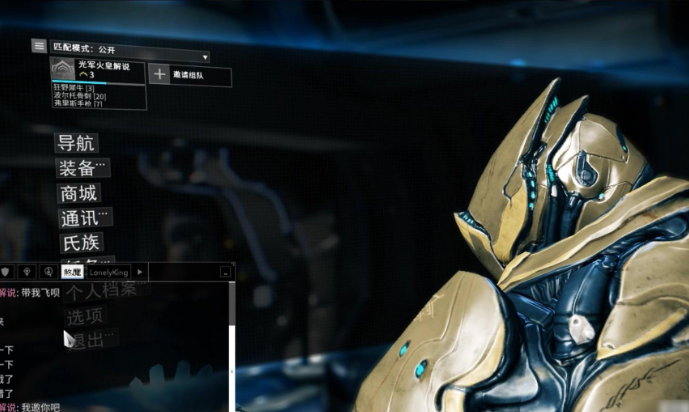Viewport: 689px width, 412px height.
Task: Click the 邀请组队 invite squad button
Action: point(191,75)
